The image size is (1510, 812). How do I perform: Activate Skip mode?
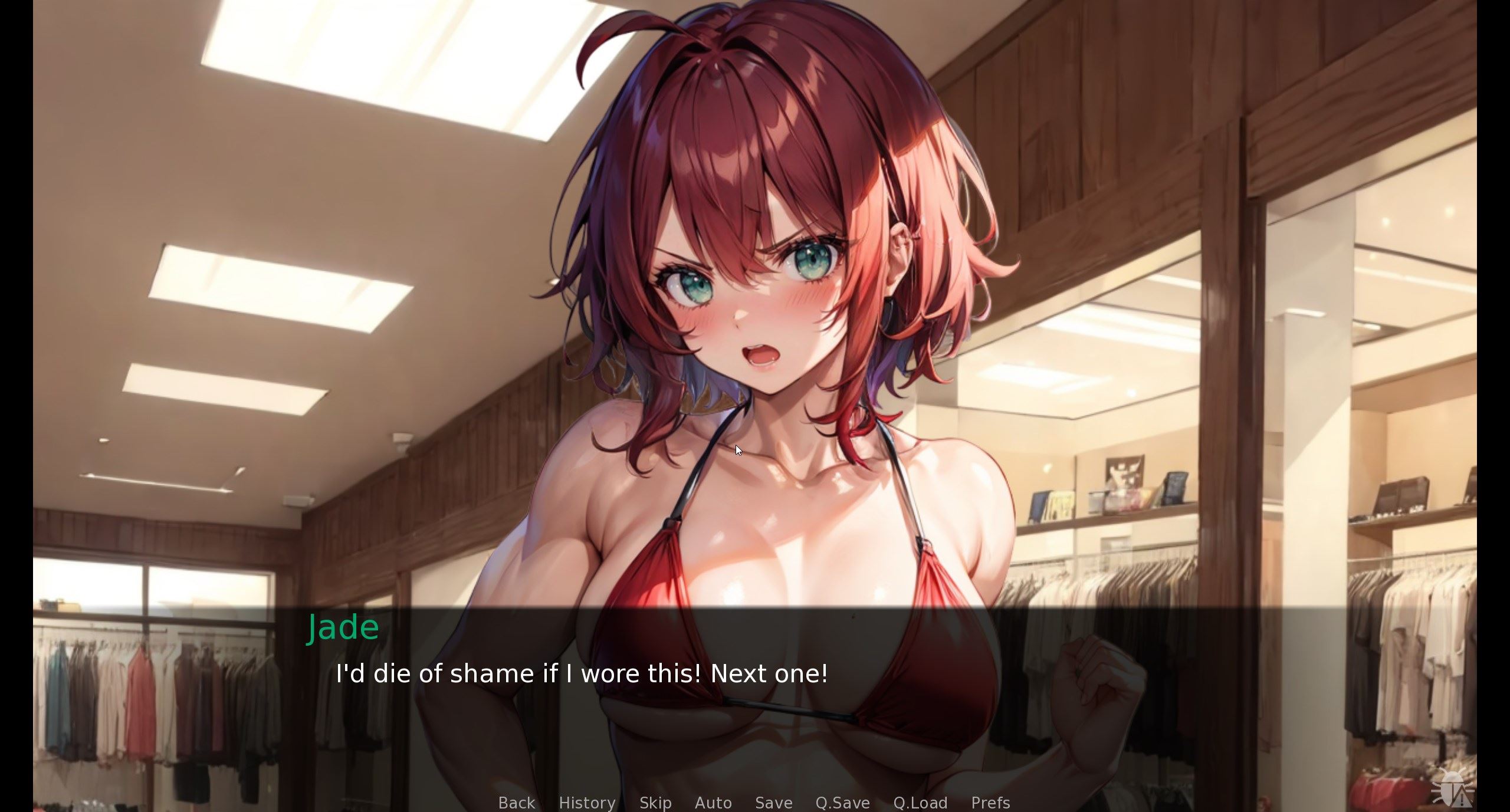(x=655, y=803)
